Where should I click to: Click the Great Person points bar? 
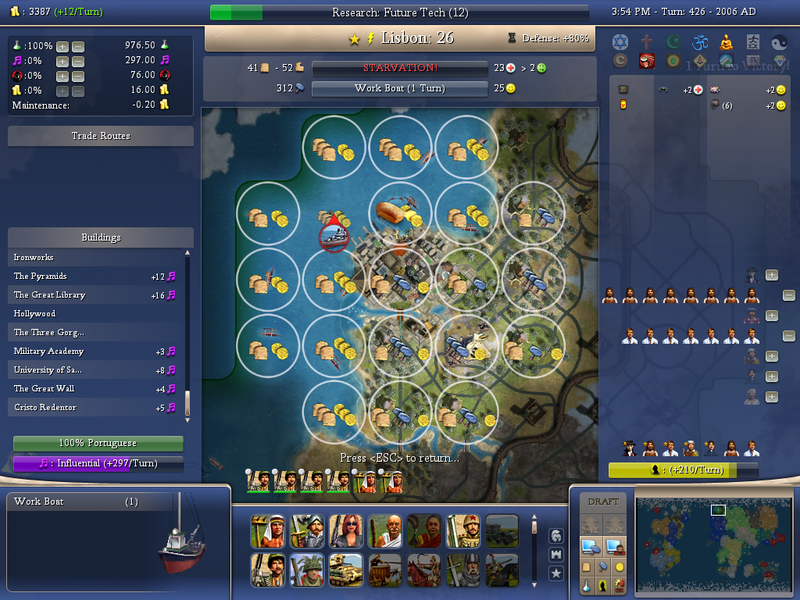pos(683,469)
